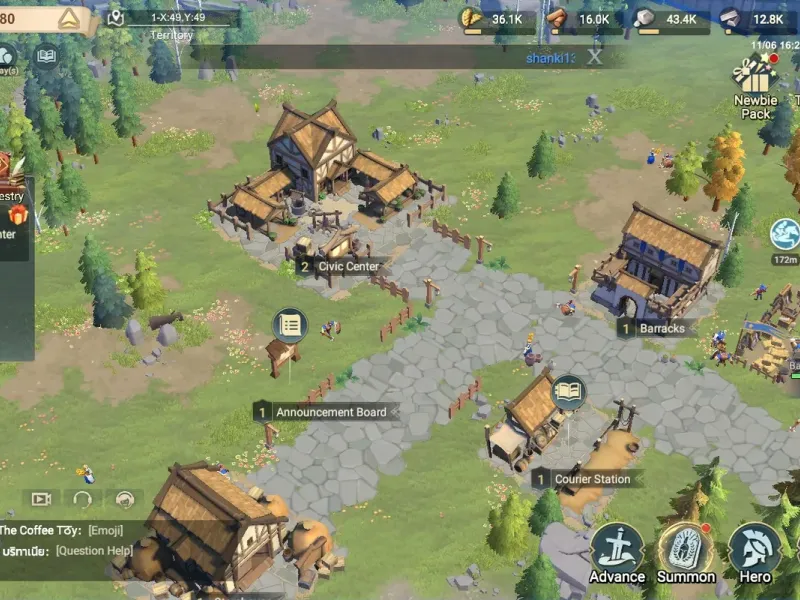Select the Barracks building label
This screenshot has height=600, width=800.
point(653,328)
